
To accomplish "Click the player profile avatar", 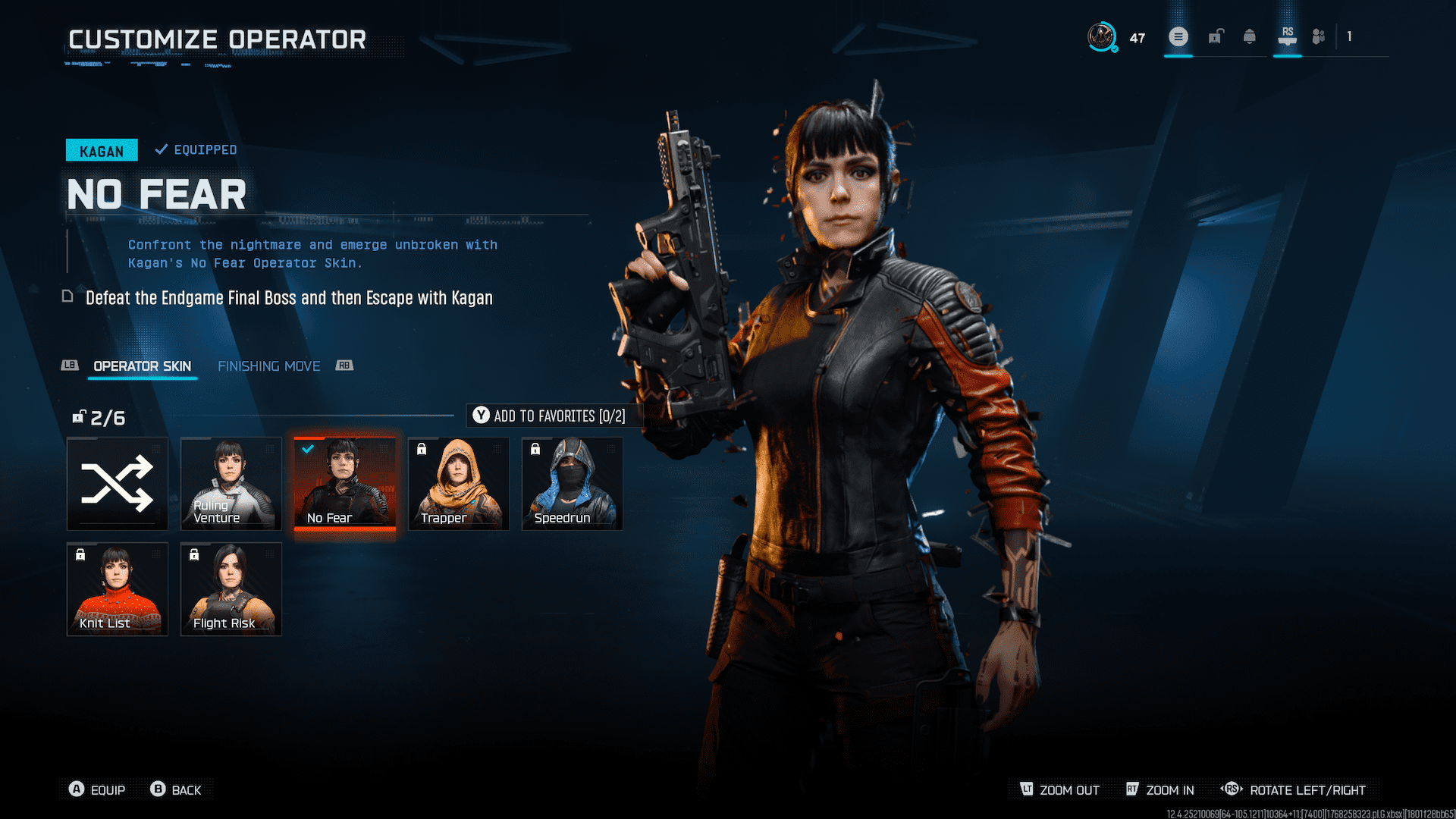I will point(1101,36).
